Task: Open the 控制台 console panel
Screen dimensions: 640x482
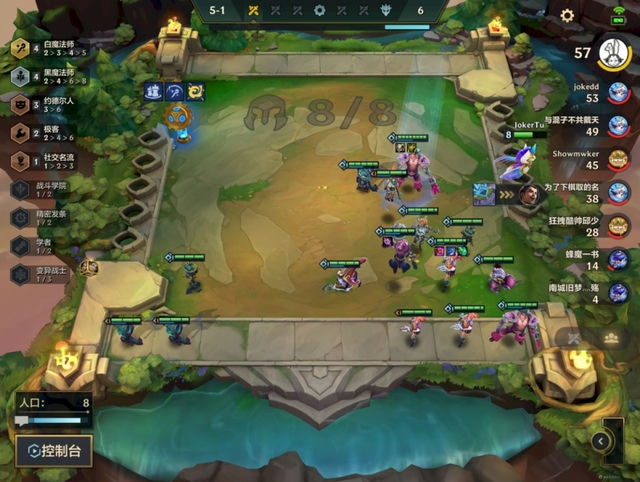Action: pyautogui.click(x=56, y=451)
